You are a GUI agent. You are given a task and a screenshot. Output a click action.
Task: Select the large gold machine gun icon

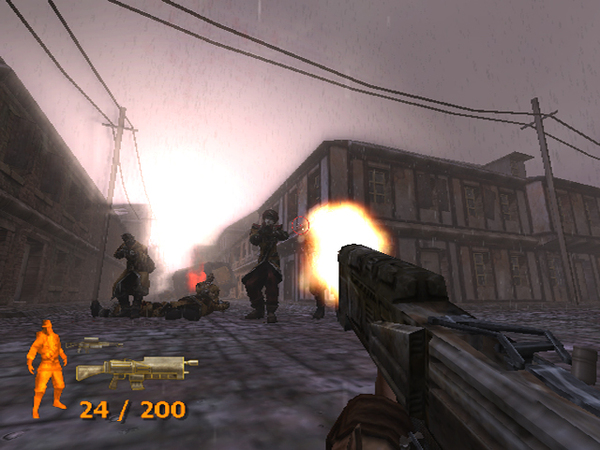(x=135, y=372)
